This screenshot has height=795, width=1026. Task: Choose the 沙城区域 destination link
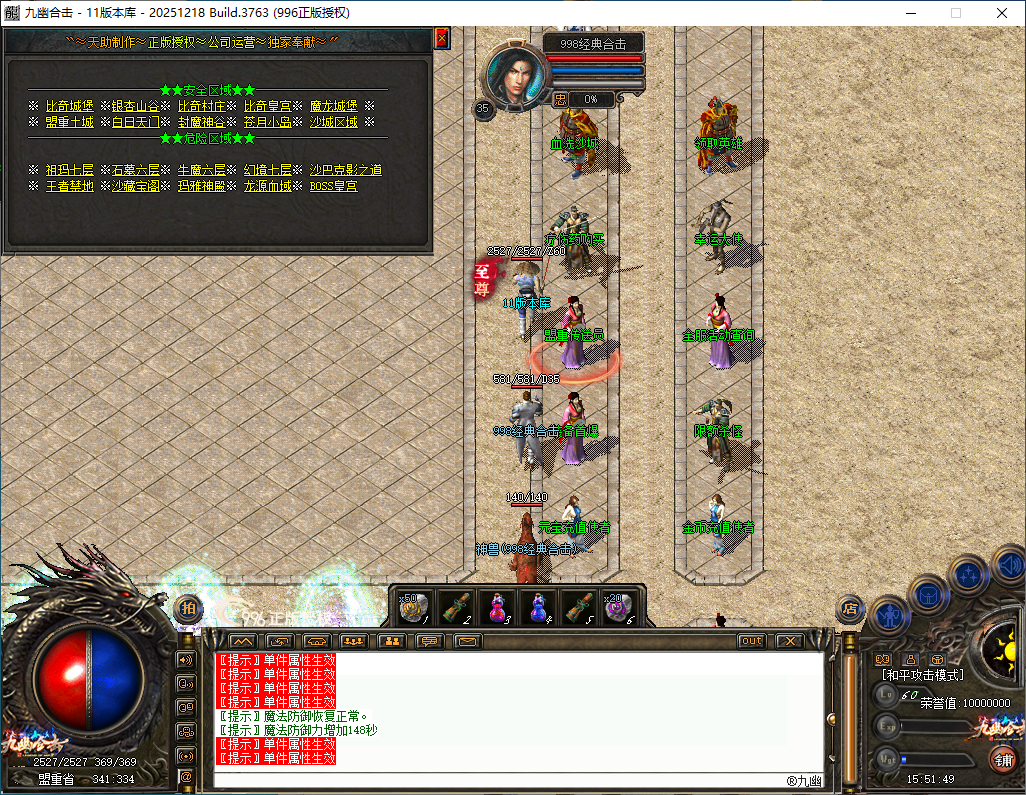point(333,122)
